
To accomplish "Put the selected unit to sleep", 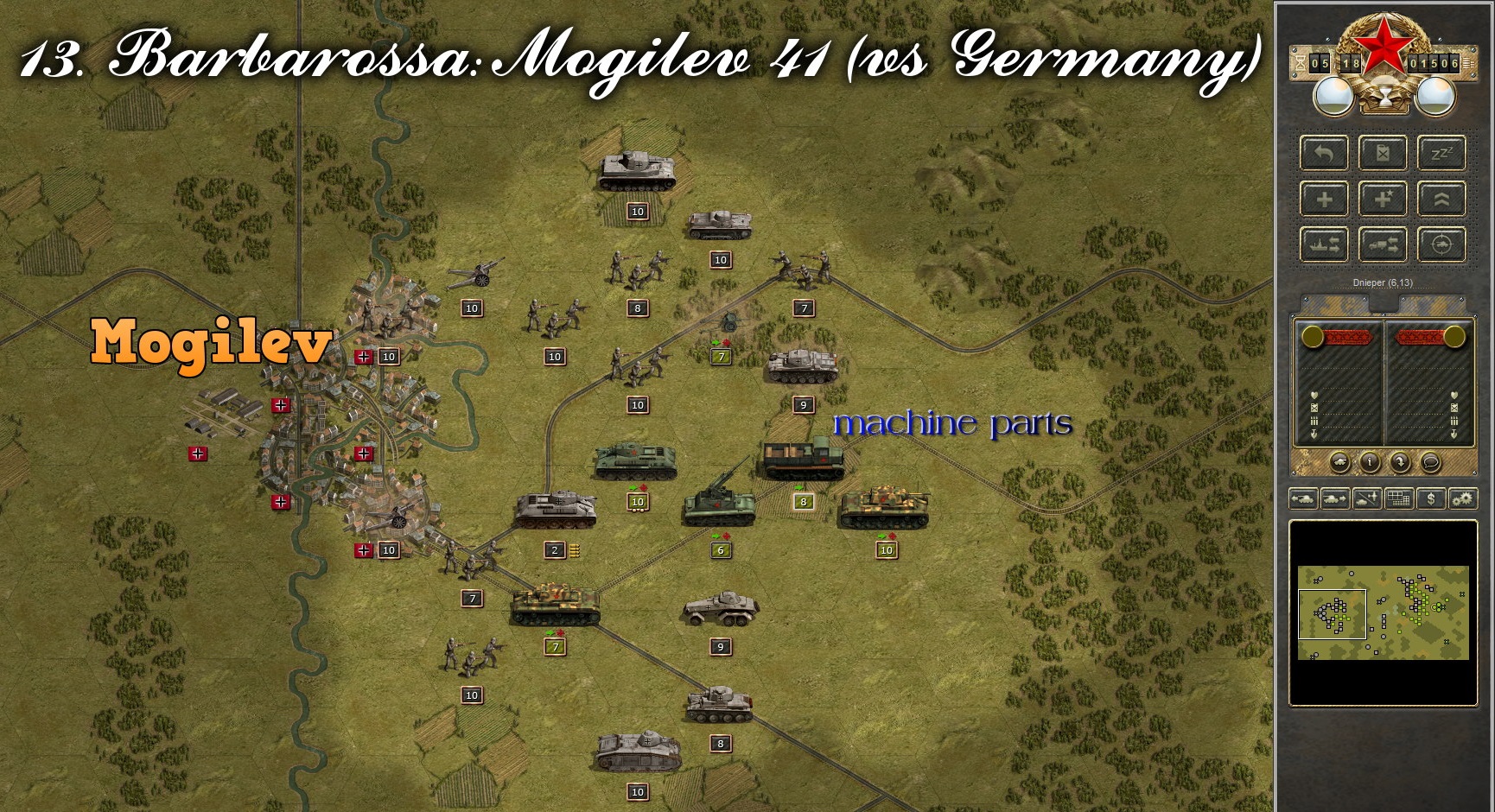I will (x=1442, y=153).
